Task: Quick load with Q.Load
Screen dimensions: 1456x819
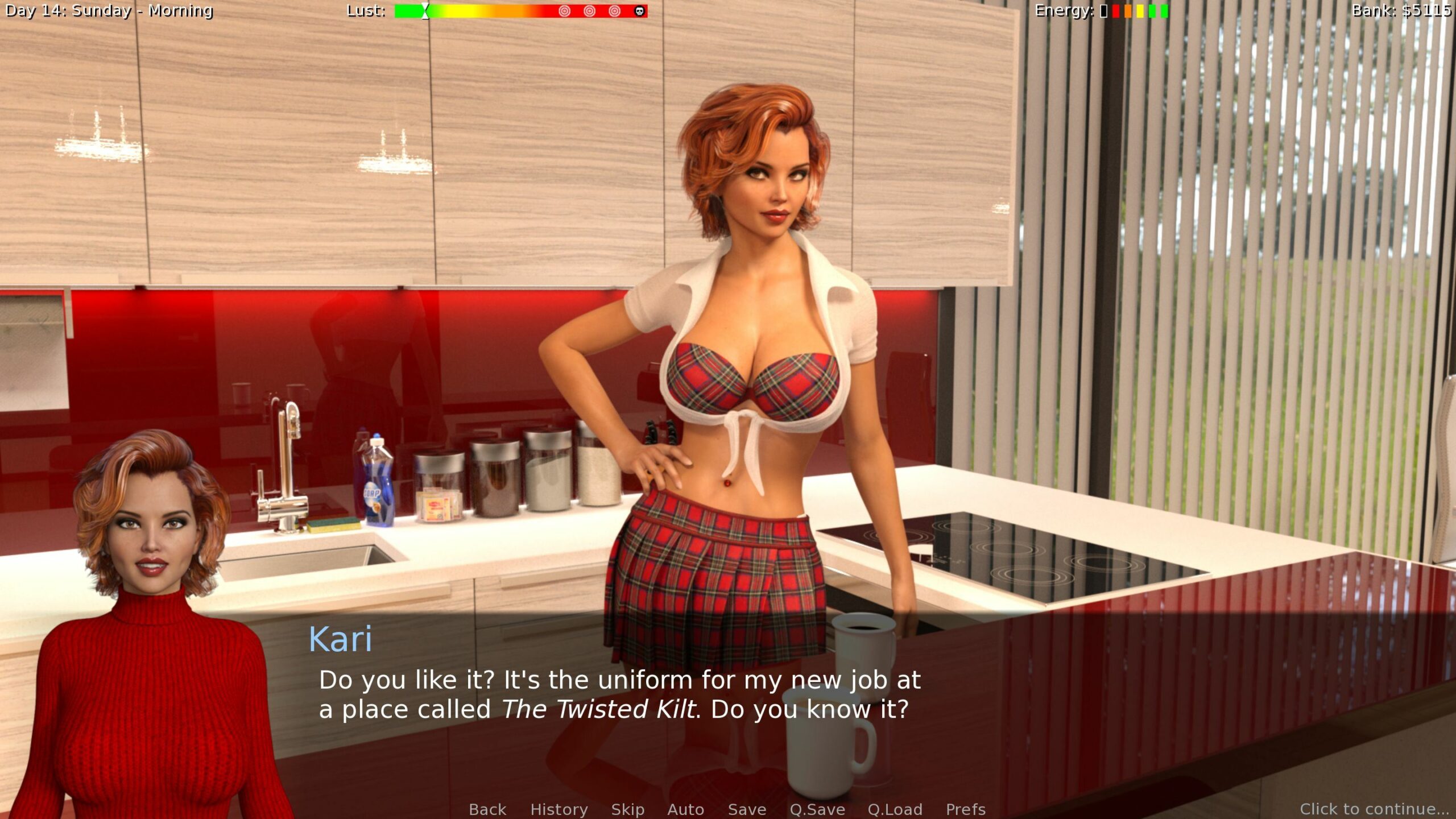Action: [x=895, y=809]
